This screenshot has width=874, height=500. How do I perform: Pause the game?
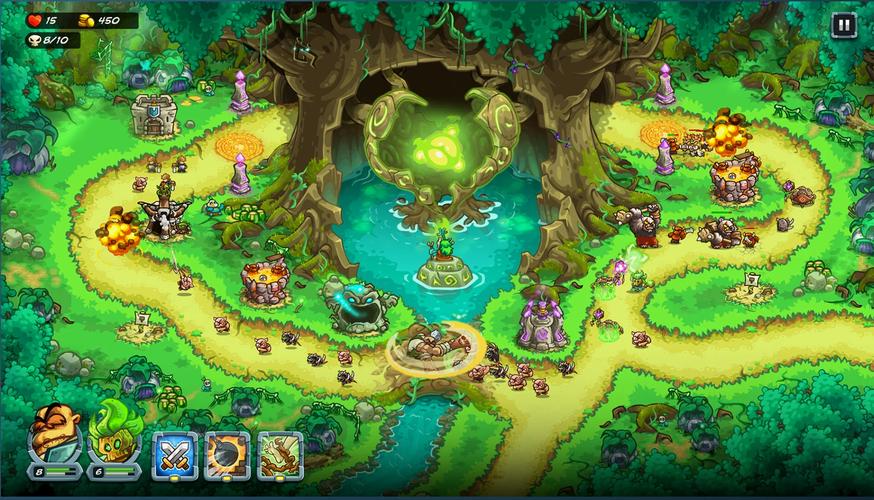pyautogui.click(x=843, y=26)
